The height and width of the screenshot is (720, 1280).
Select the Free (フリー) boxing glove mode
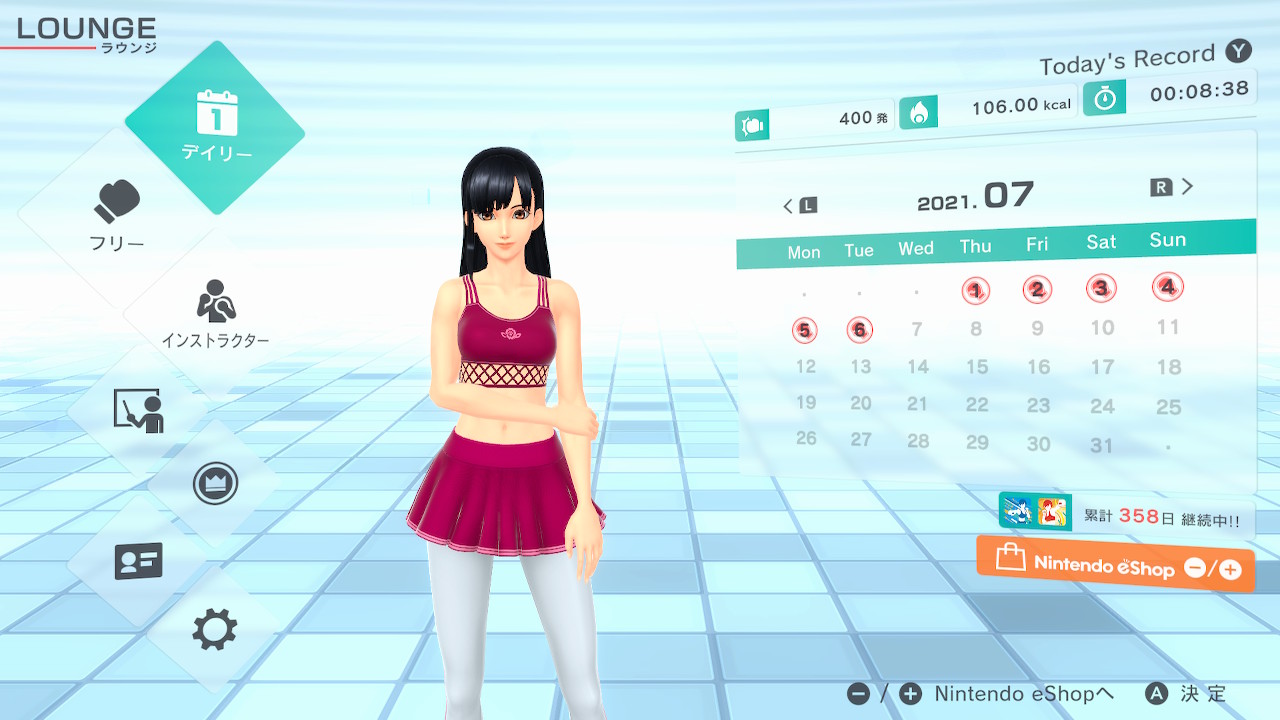pyautogui.click(x=118, y=215)
